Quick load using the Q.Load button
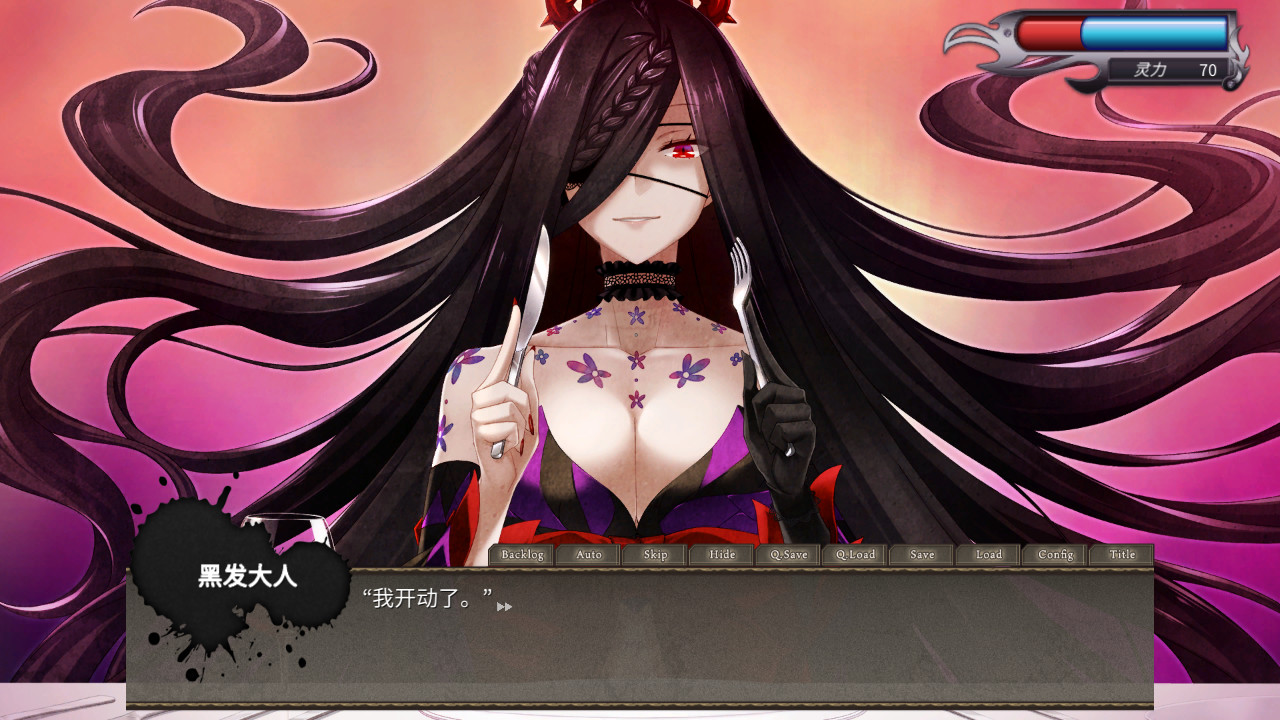1280x720 pixels. [854, 554]
